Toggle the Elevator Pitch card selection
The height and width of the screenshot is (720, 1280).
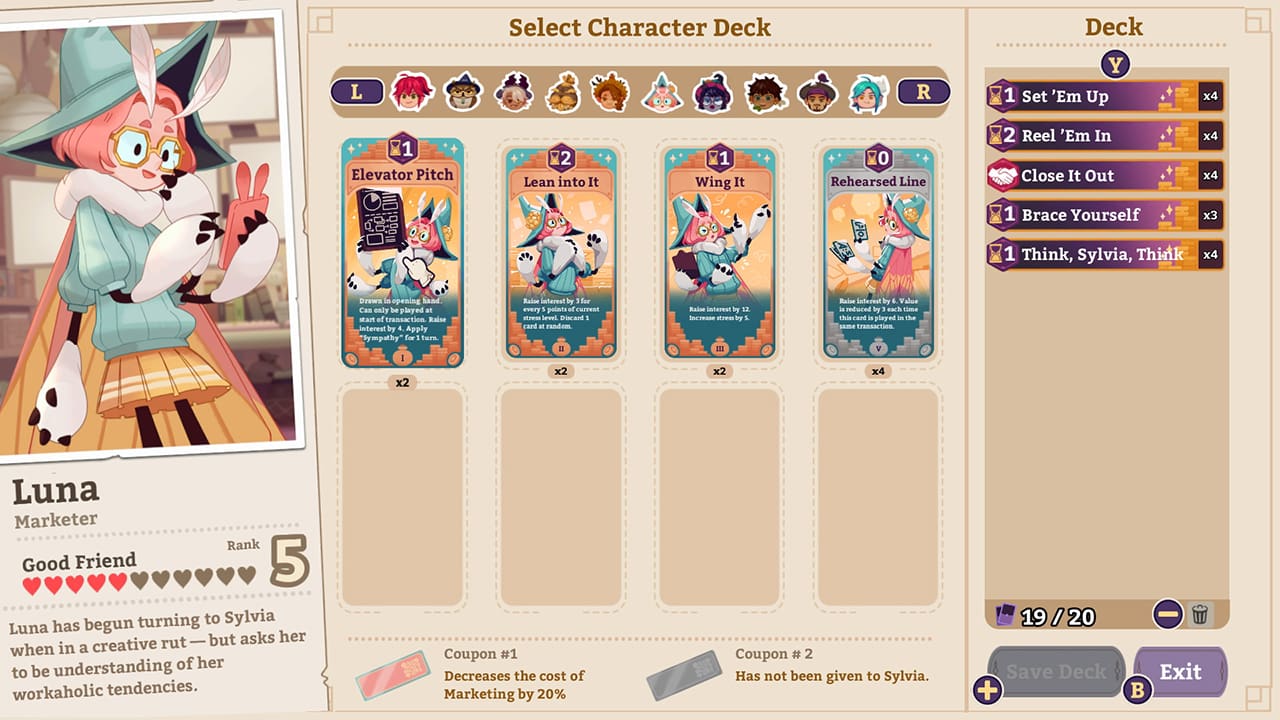404,252
